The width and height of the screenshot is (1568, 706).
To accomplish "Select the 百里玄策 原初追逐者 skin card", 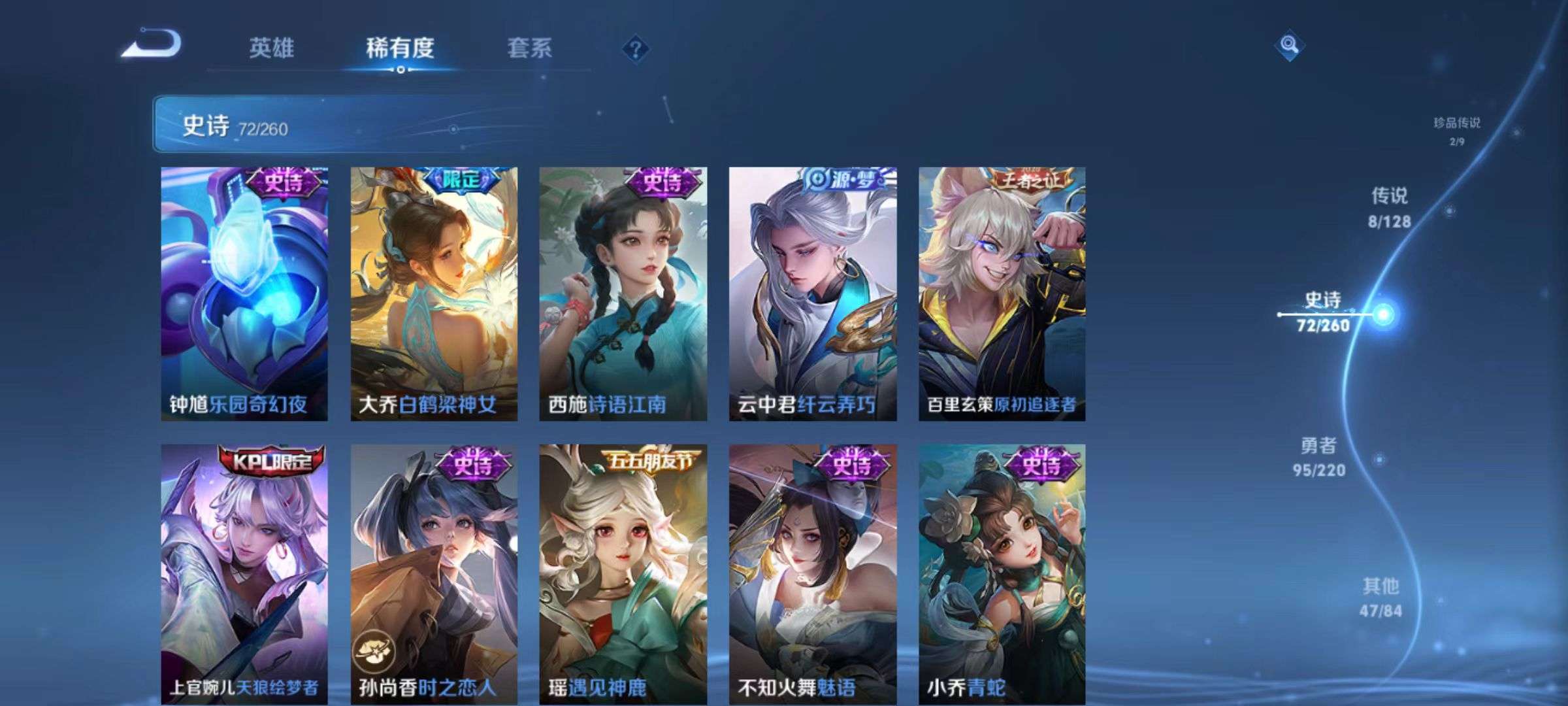I will (1002, 294).
